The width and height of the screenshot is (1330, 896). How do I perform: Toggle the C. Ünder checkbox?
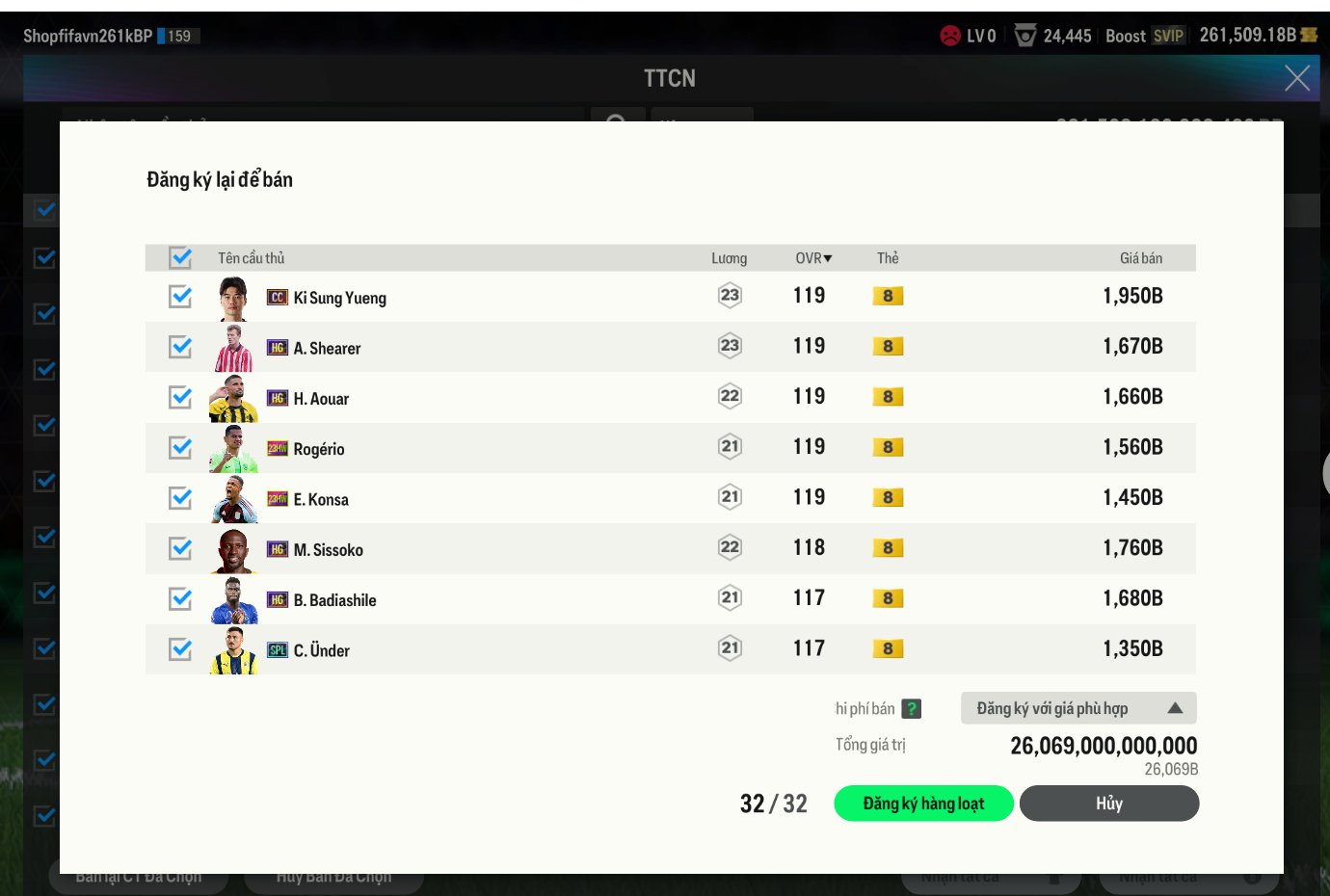tap(180, 649)
